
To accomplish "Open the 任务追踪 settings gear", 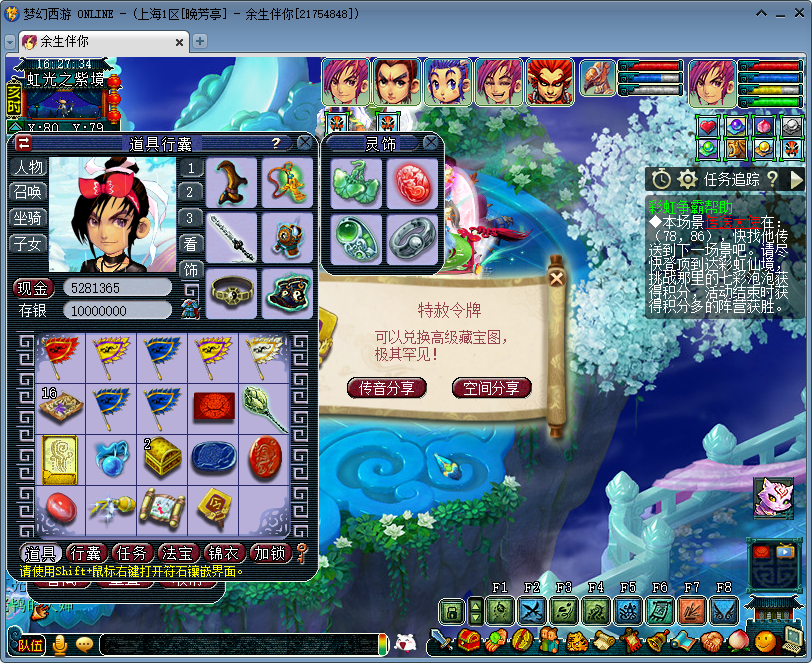I will coord(687,179).
